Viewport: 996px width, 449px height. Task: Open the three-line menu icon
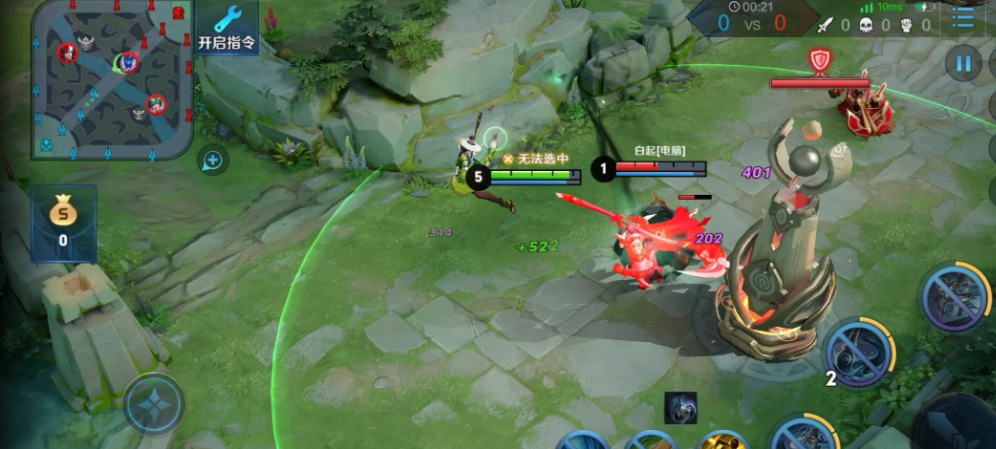click(x=963, y=19)
